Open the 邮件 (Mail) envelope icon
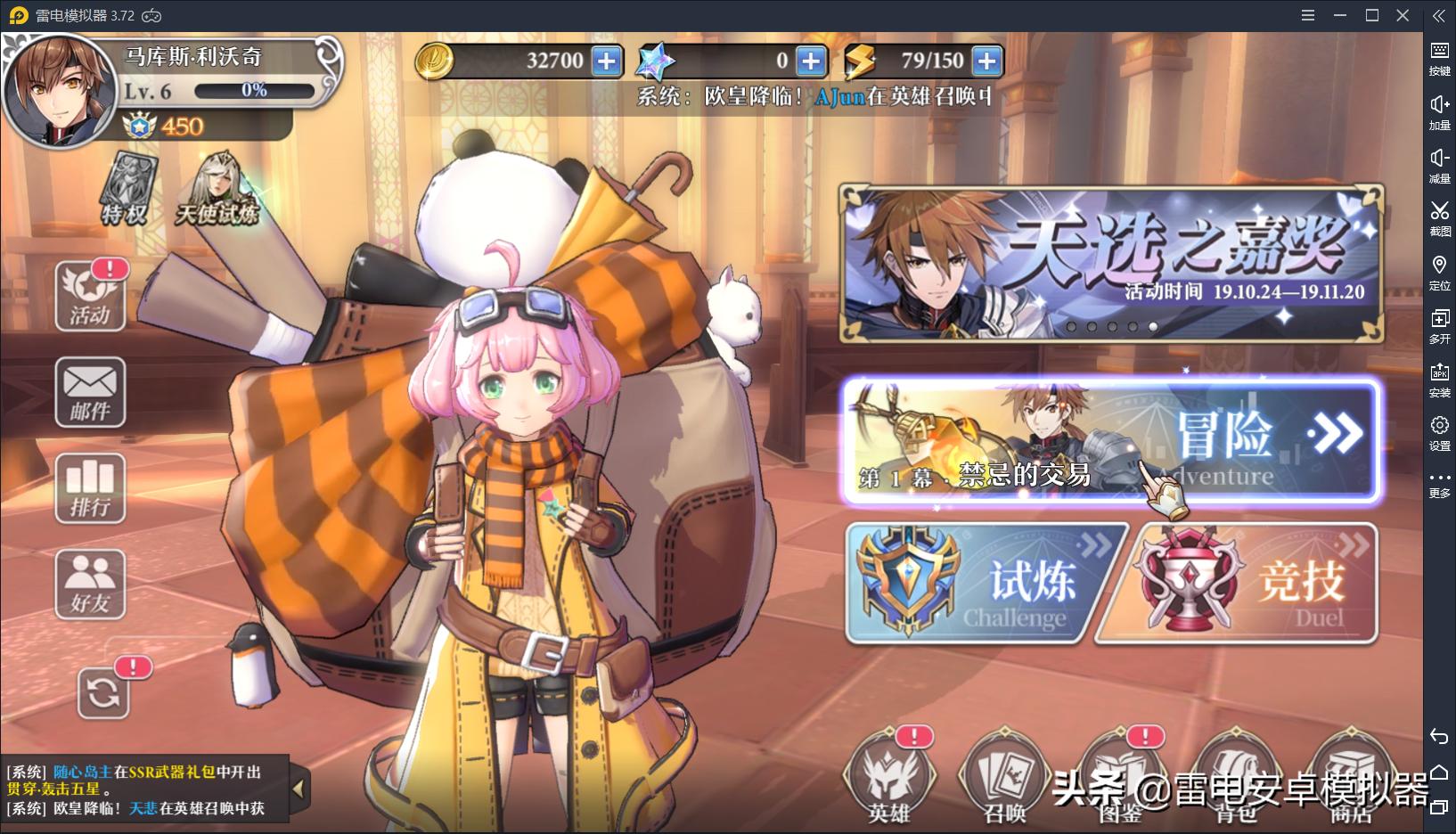 [89, 392]
